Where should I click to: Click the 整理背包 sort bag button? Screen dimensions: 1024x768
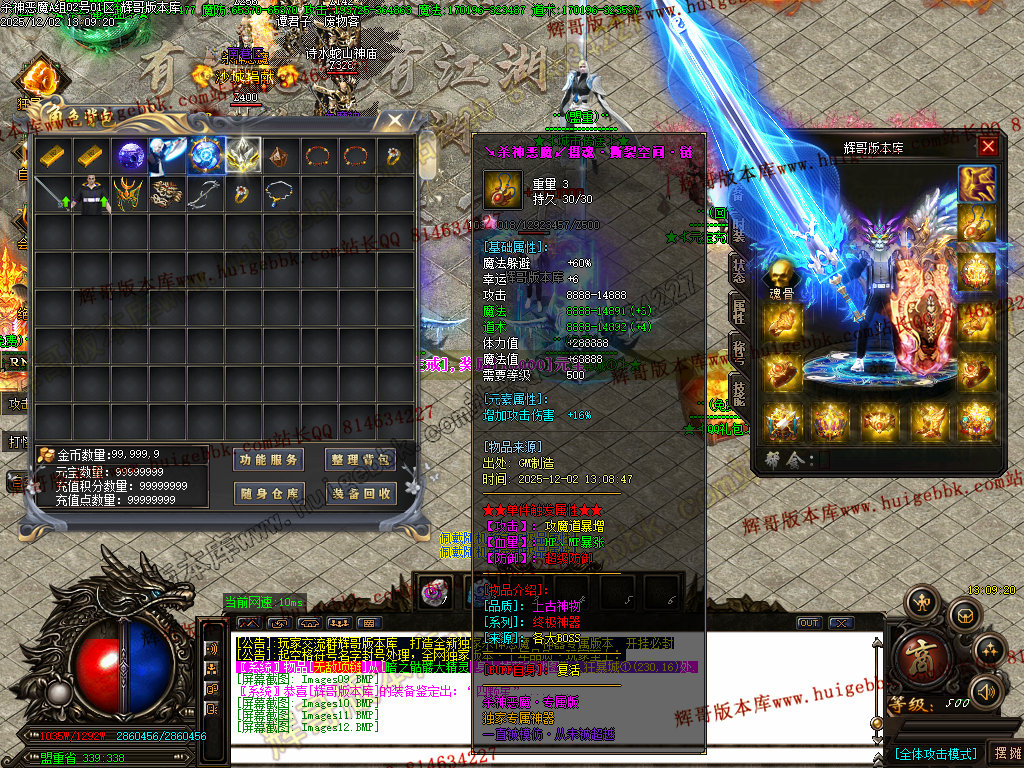360,460
